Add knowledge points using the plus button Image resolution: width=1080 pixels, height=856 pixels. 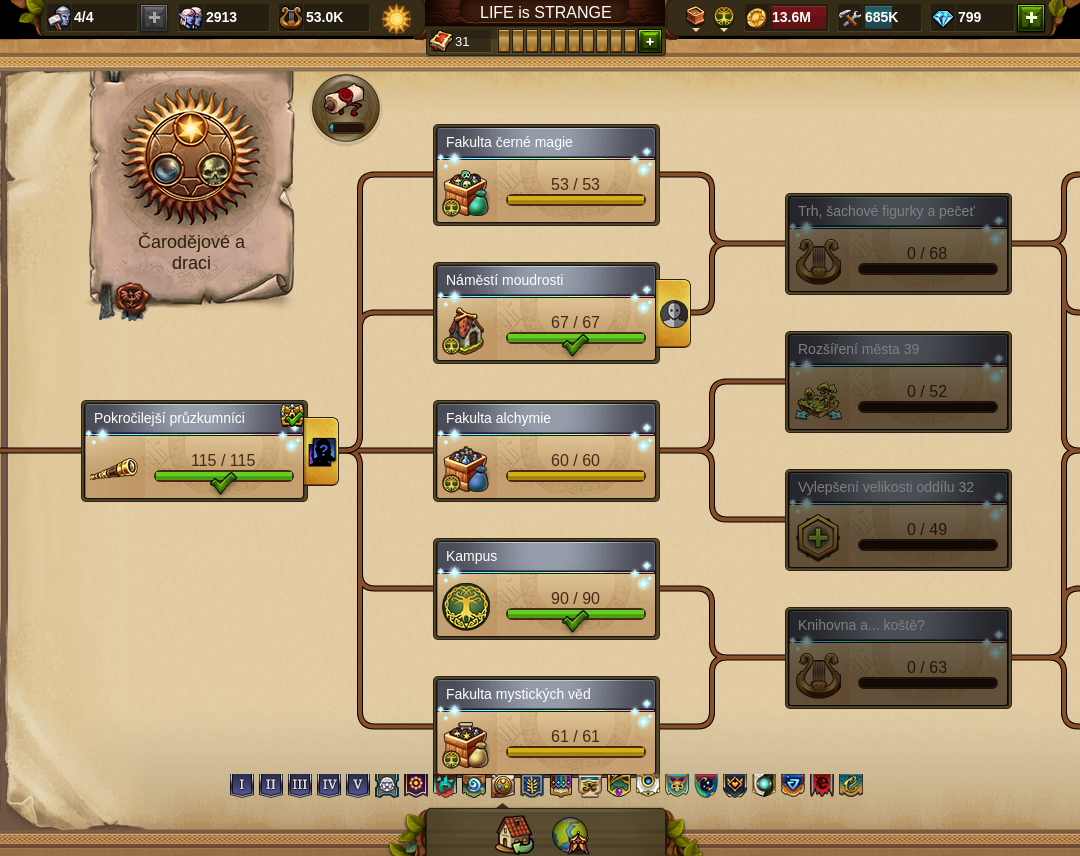650,41
